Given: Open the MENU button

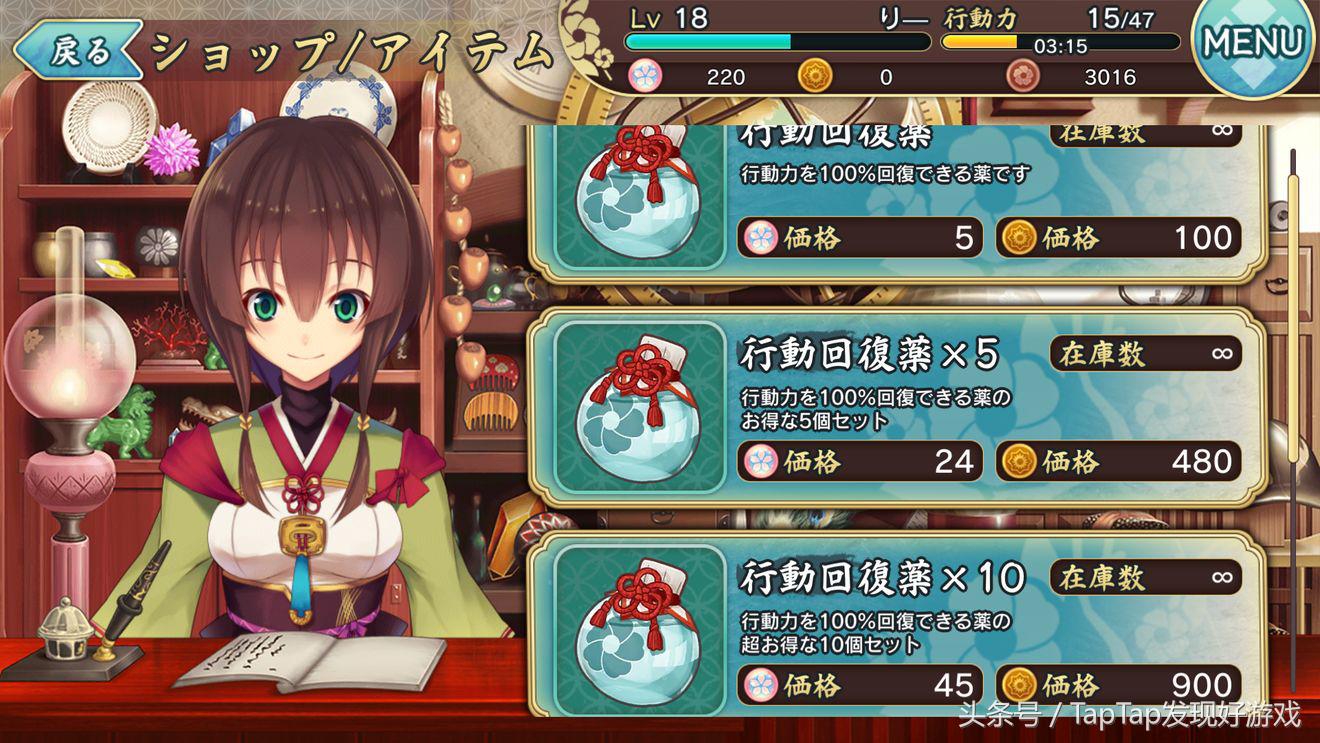Looking at the screenshot, I should 1253,44.
